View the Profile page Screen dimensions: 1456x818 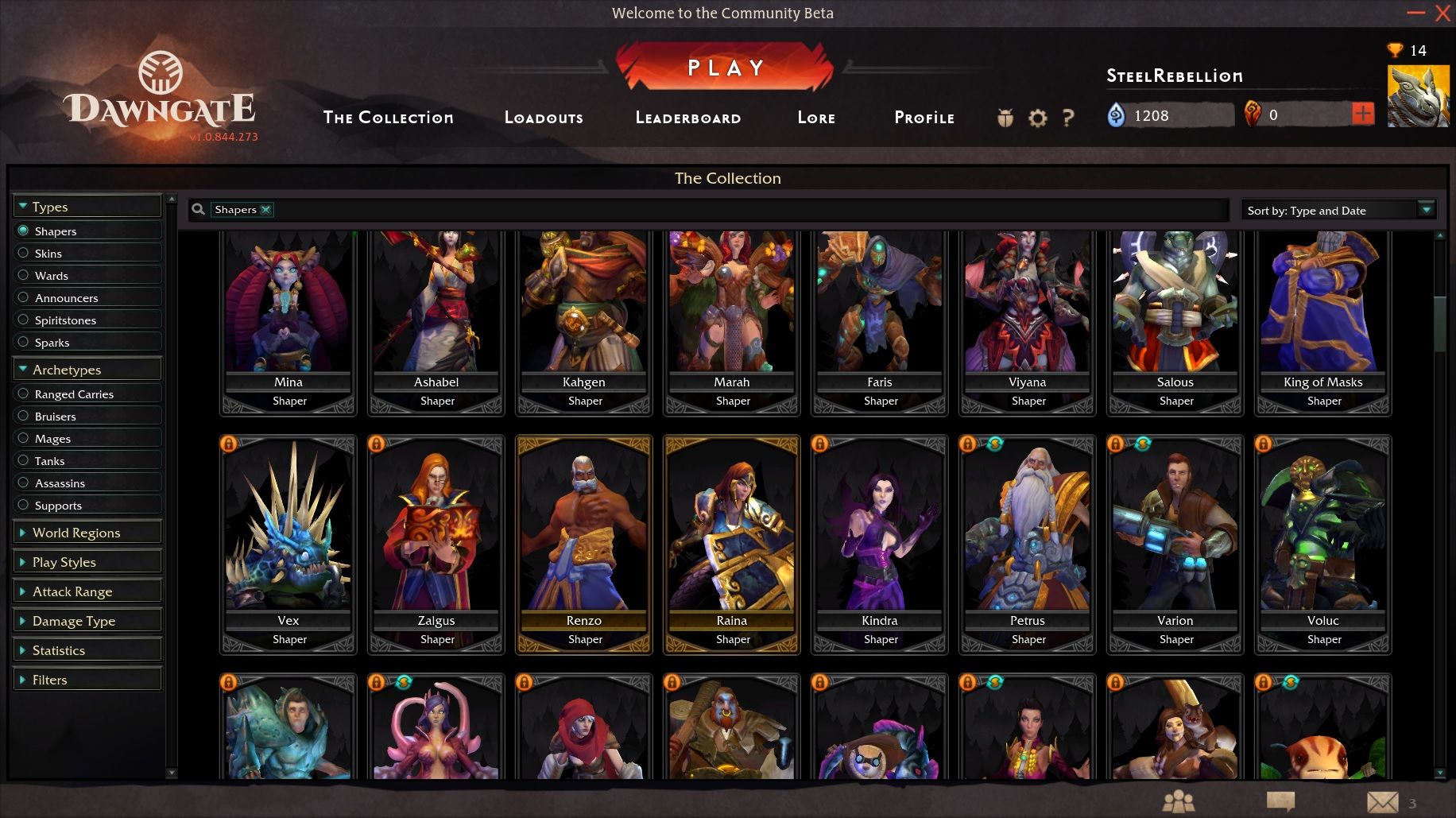tap(924, 118)
